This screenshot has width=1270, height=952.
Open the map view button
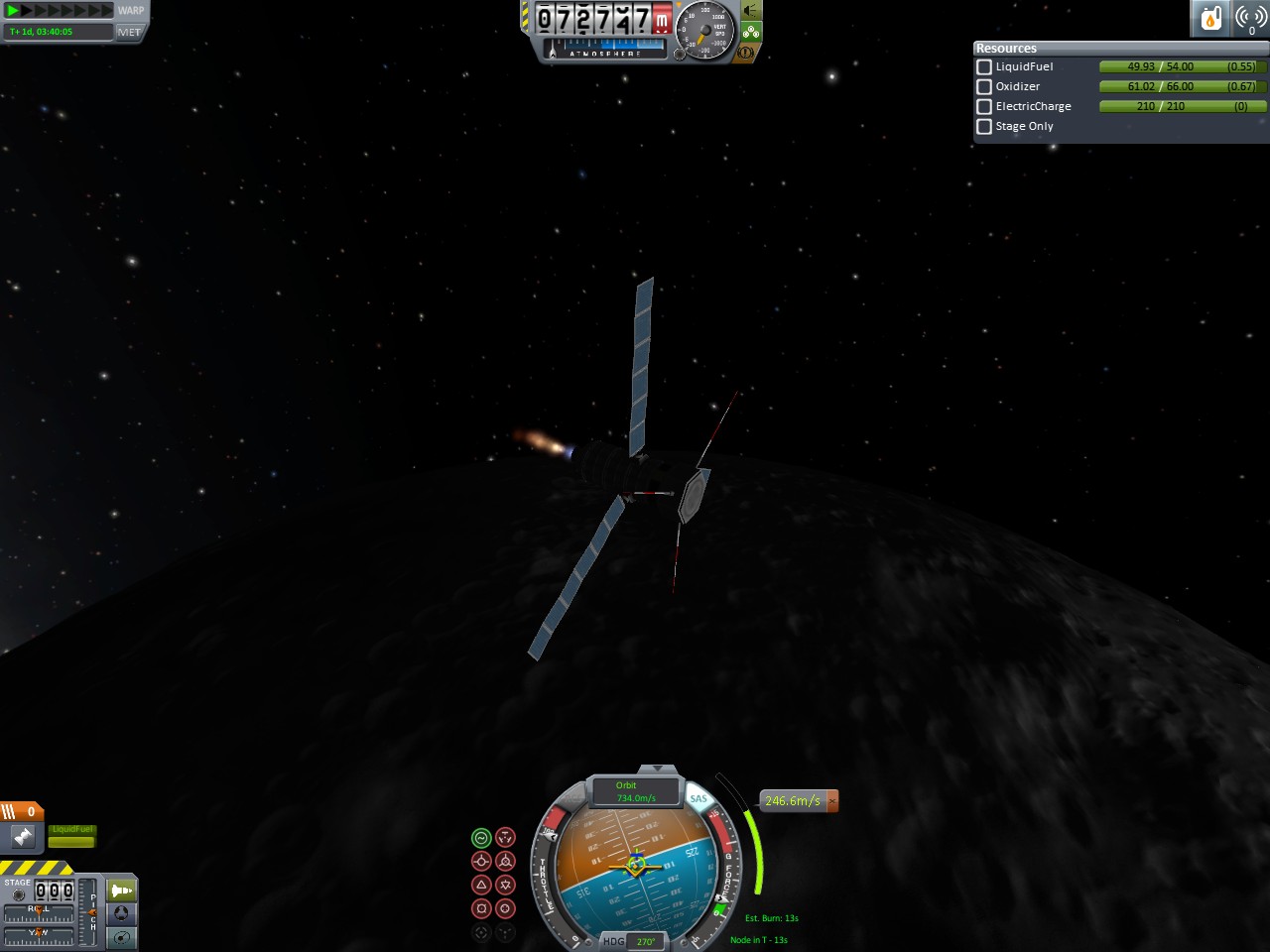coord(121,937)
